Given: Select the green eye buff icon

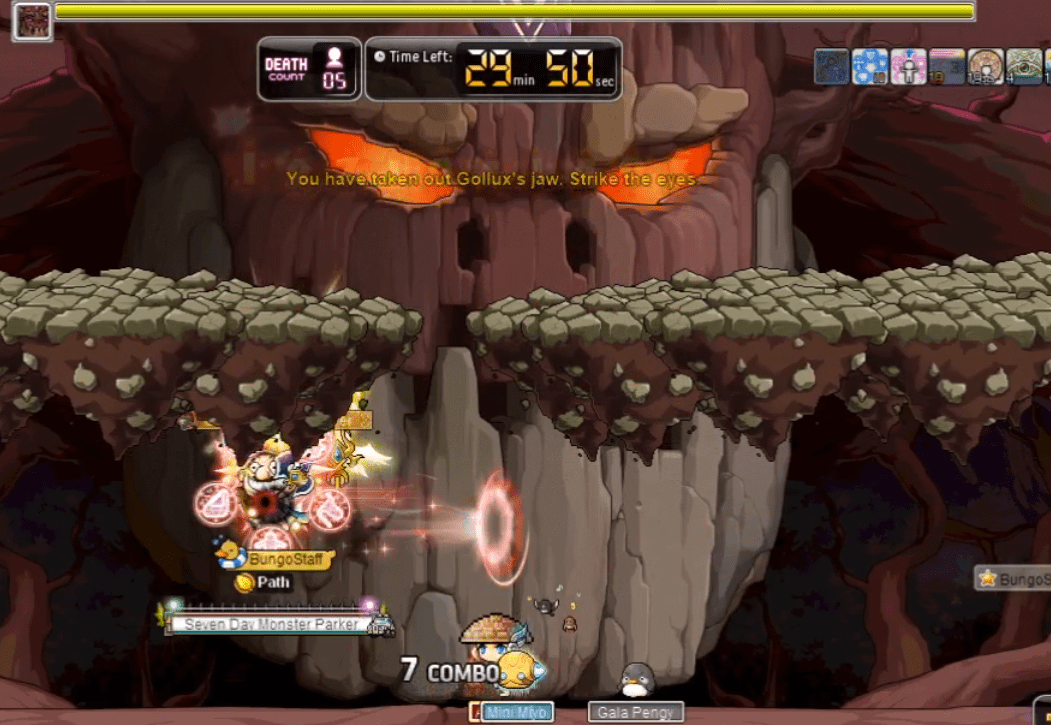Looking at the screenshot, I should tap(1024, 67).
